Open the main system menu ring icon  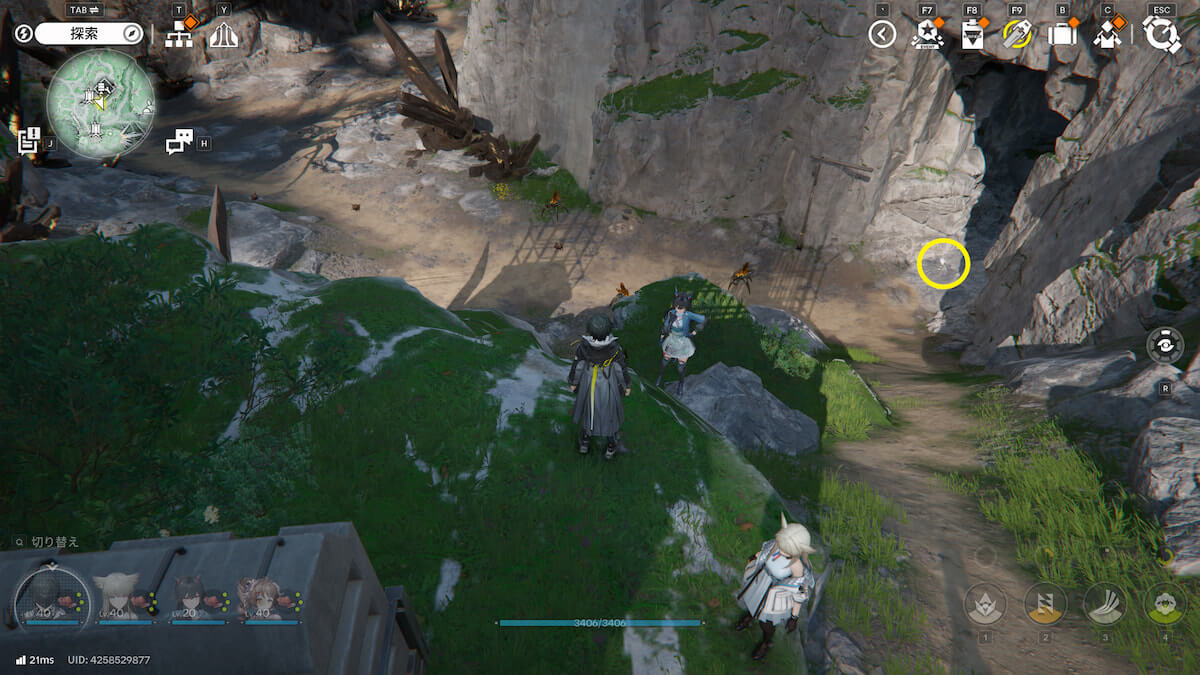(1162, 34)
